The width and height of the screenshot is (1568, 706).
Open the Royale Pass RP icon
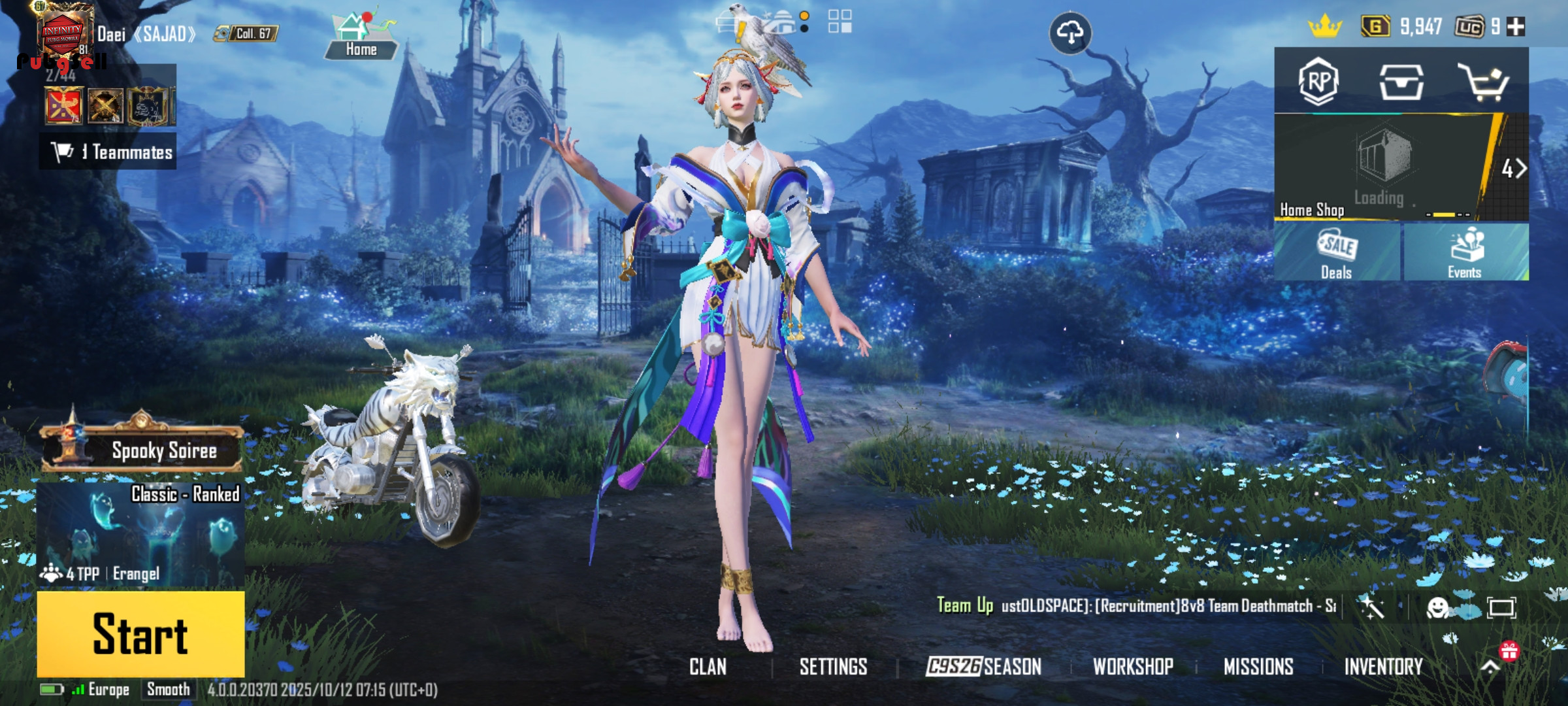click(1318, 82)
